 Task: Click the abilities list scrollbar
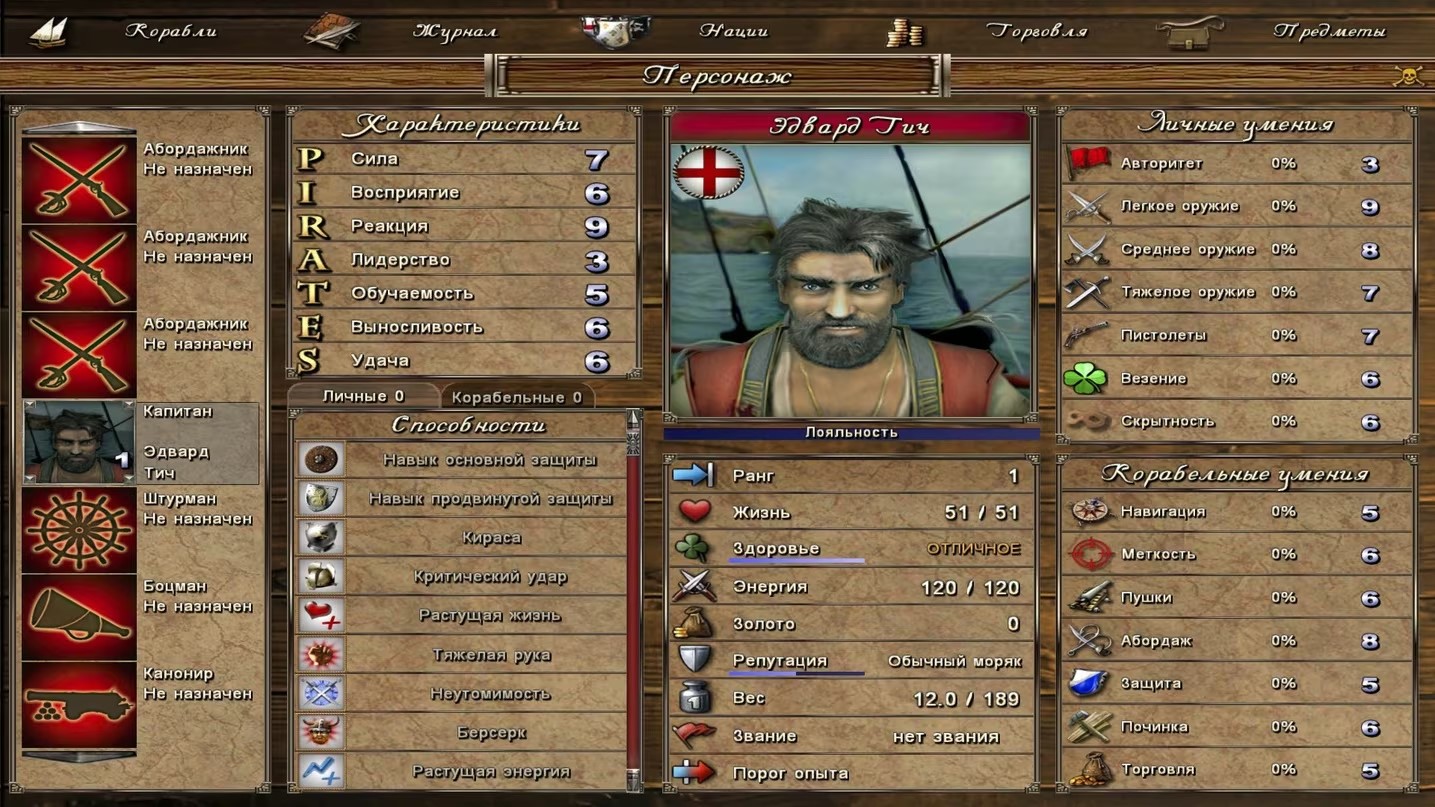[x=632, y=600]
